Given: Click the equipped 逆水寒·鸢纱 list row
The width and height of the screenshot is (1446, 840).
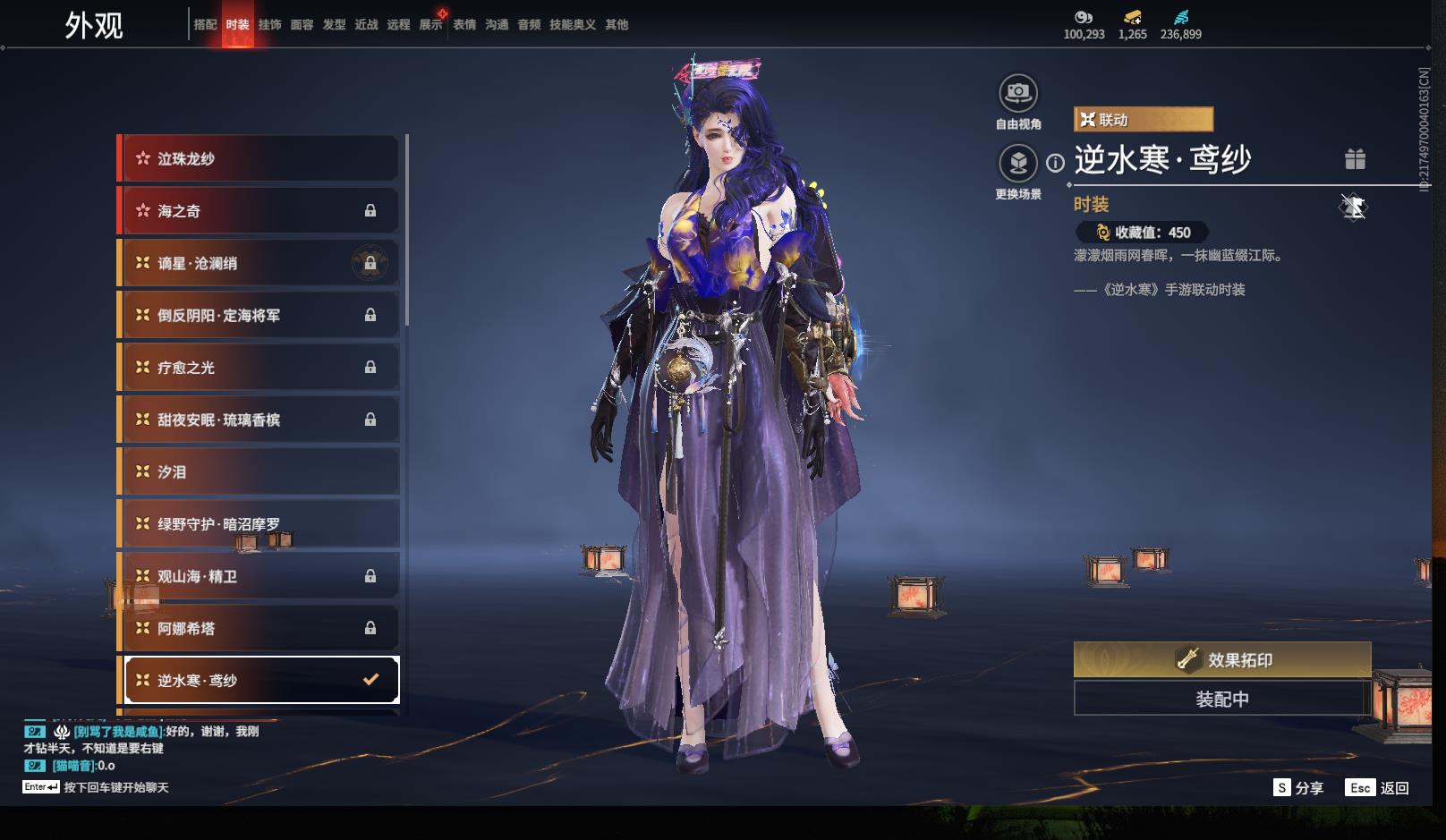Looking at the screenshot, I should click(259, 680).
